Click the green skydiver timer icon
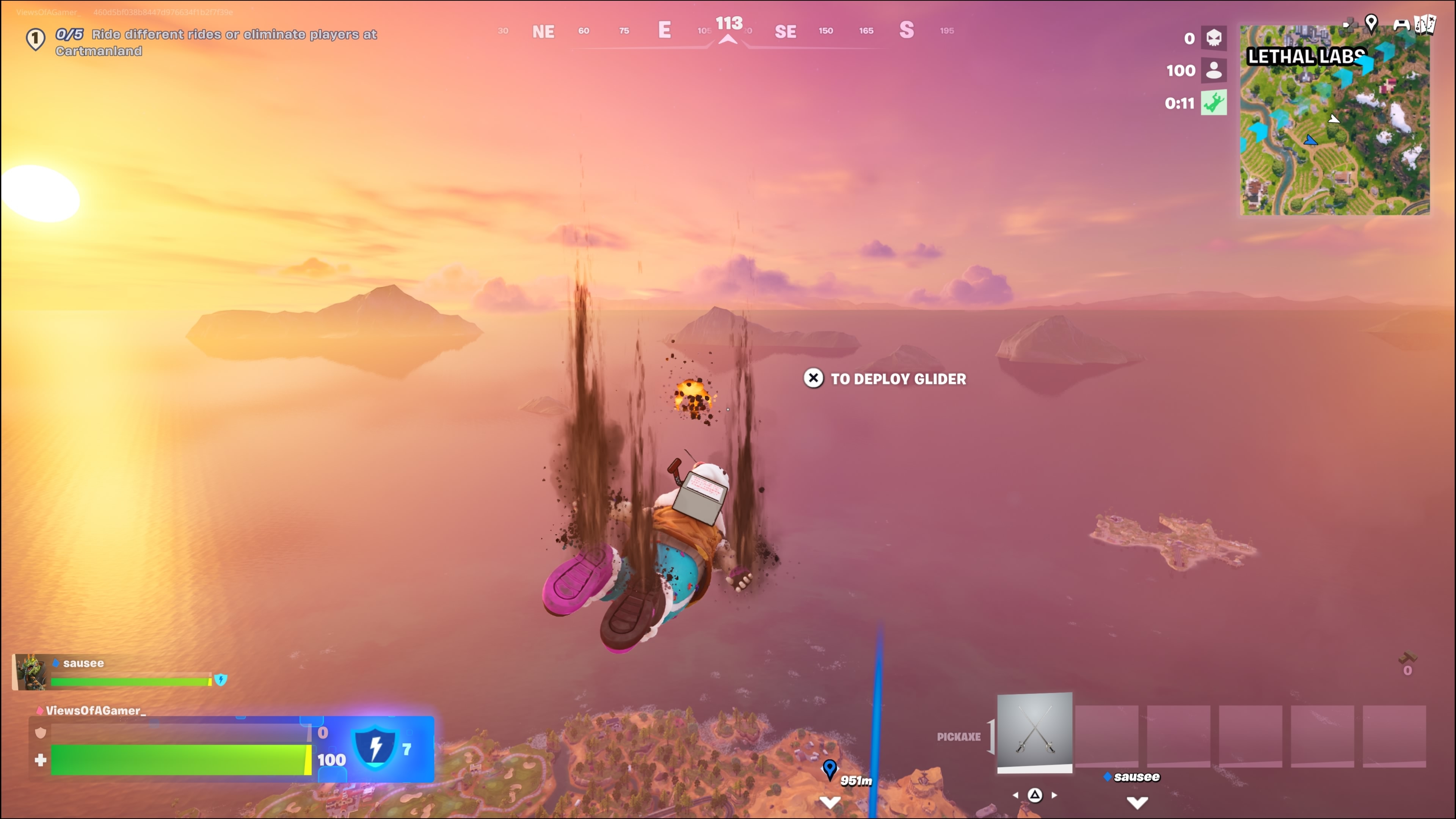This screenshot has width=1456, height=819. (x=1213, y=103)
